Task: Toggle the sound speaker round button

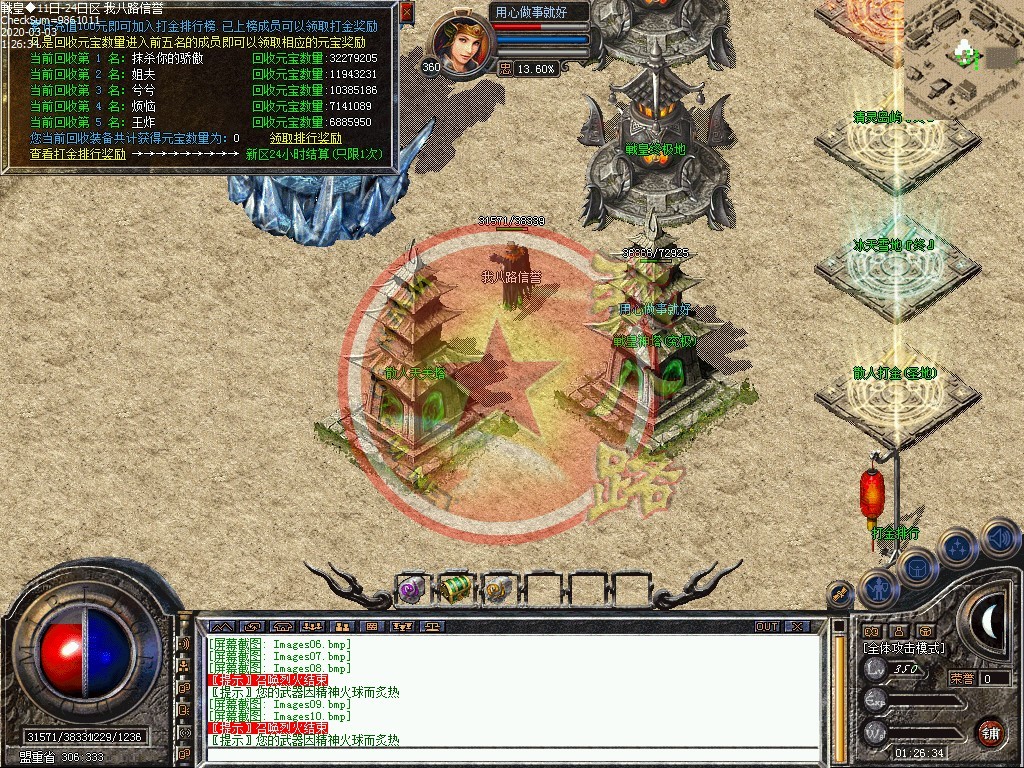Action: (999, 539)
